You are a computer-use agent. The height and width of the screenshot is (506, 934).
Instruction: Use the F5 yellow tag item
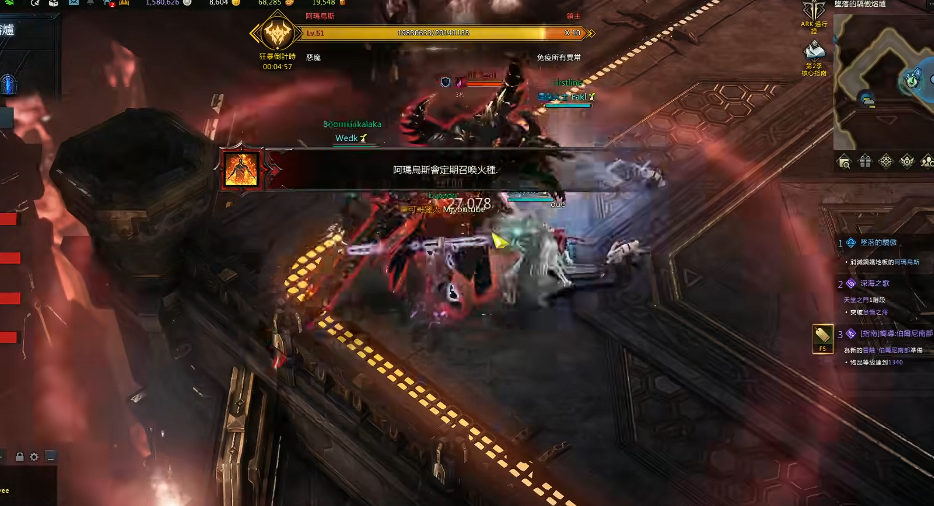point(823,338)
